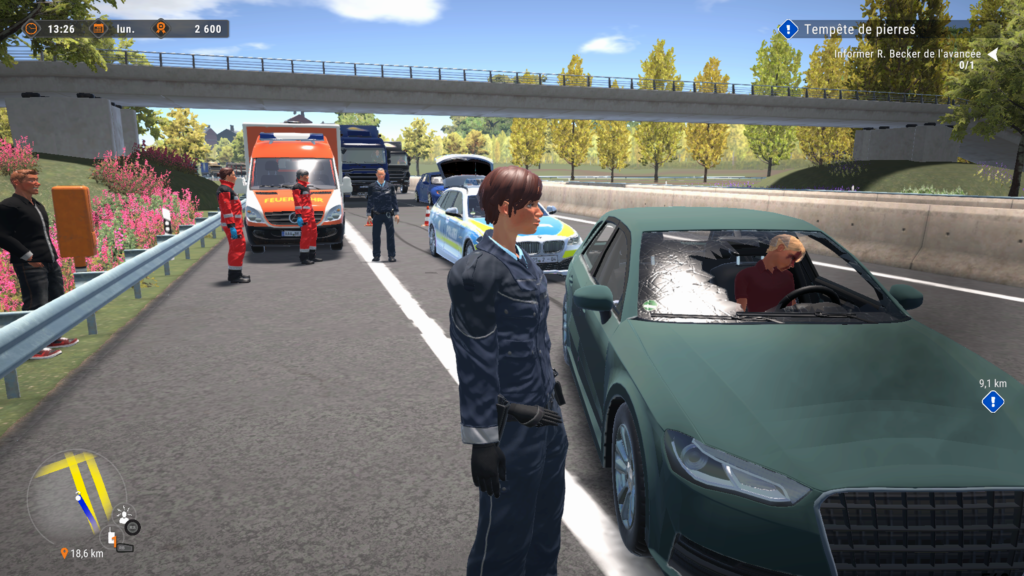Select the "Tempête de pierres" mission tracker
Viewport: 1024px width, 576px height.
click(860, 29)
